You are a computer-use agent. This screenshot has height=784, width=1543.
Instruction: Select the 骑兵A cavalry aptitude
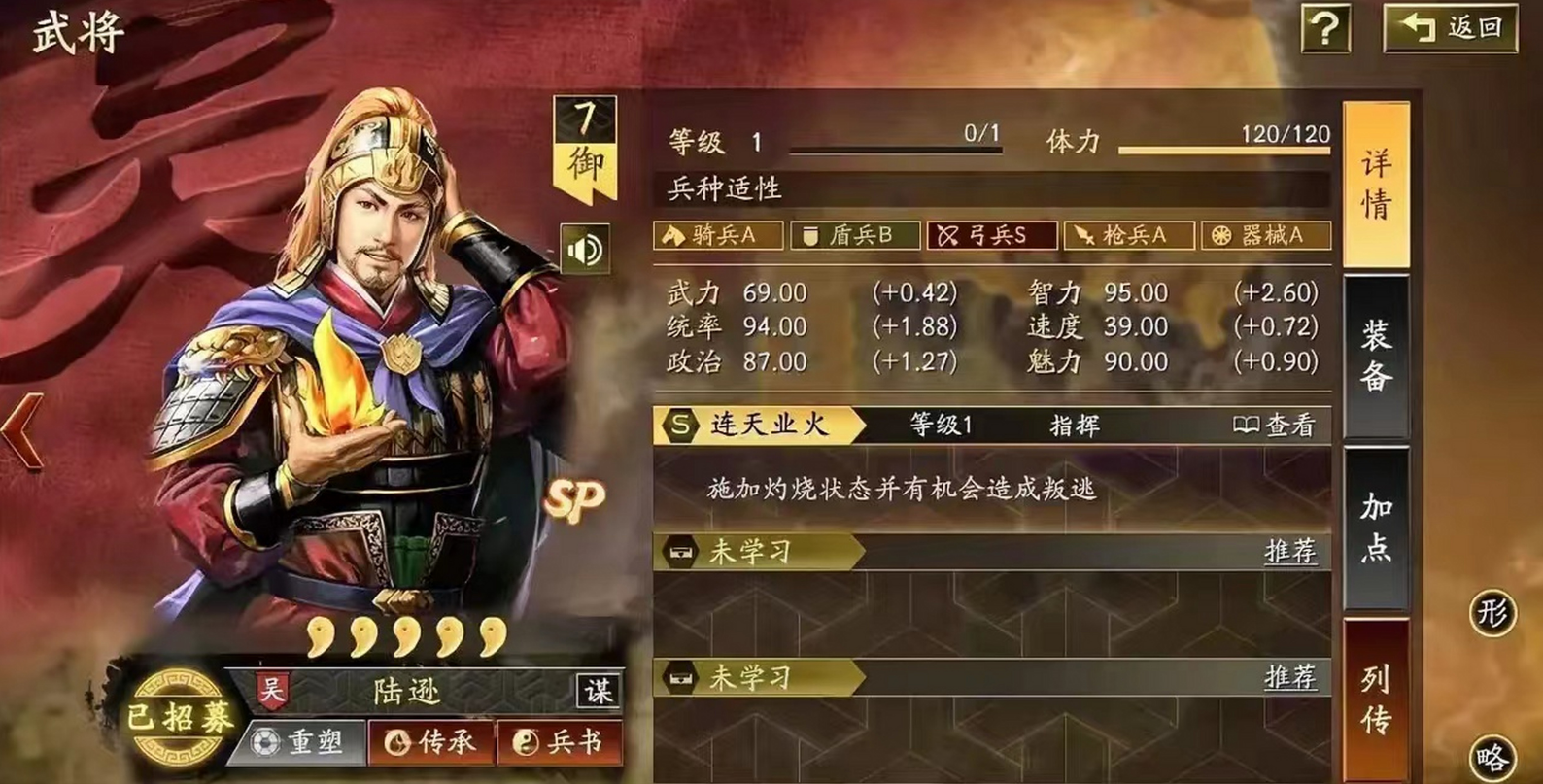click(x=719, y=235)
